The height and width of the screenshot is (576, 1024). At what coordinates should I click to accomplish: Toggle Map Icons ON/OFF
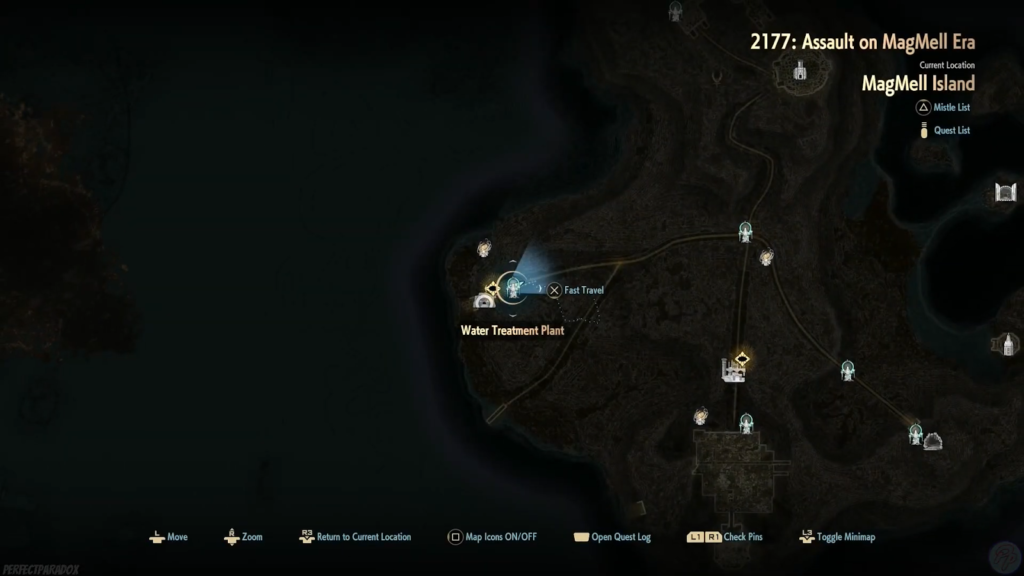tap(492, 537)
